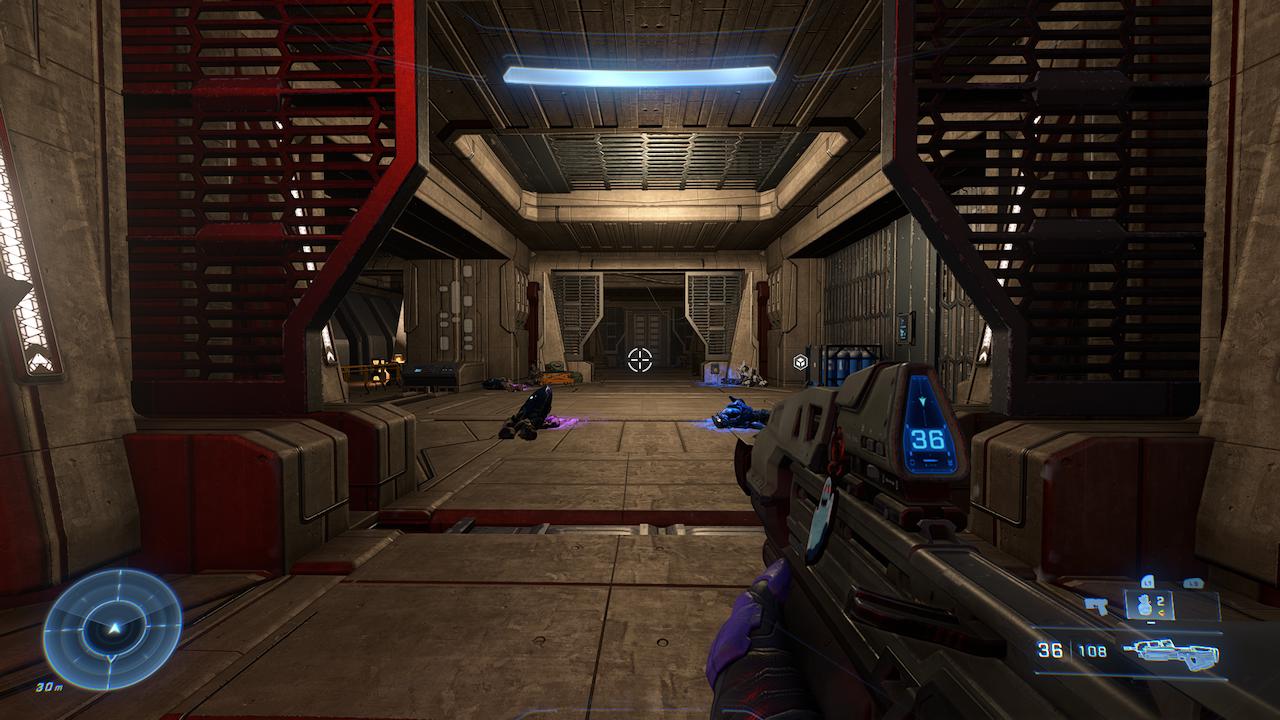
Task: Click the circular motion tracker radar
Action: tap(113, 628)
